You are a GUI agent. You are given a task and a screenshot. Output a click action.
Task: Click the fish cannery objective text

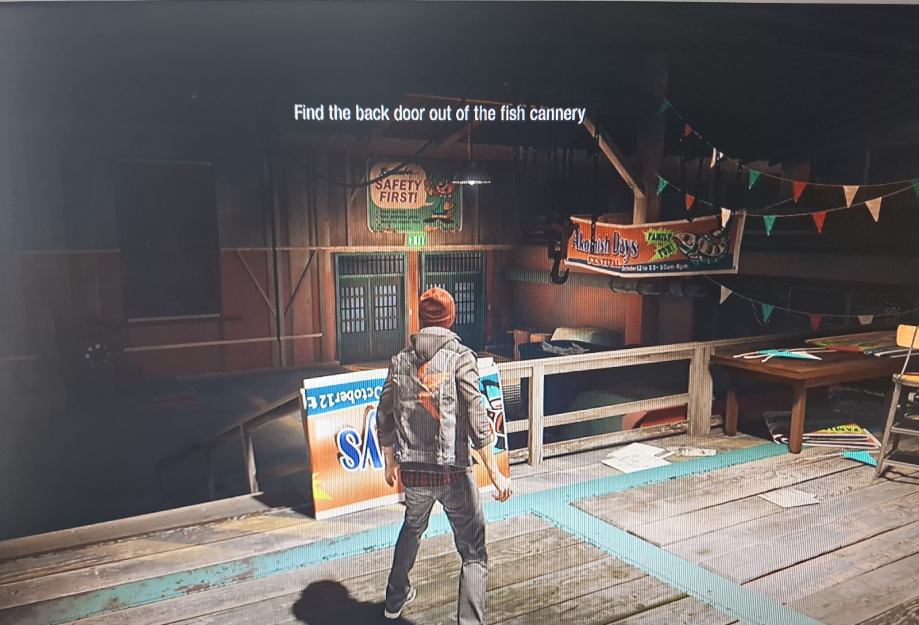point(439,113)
